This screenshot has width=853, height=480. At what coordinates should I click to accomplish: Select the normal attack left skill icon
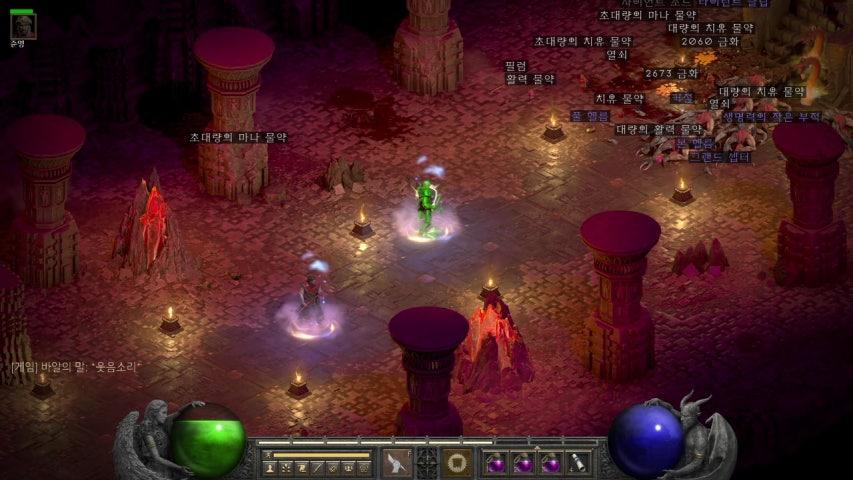(397, 463)
